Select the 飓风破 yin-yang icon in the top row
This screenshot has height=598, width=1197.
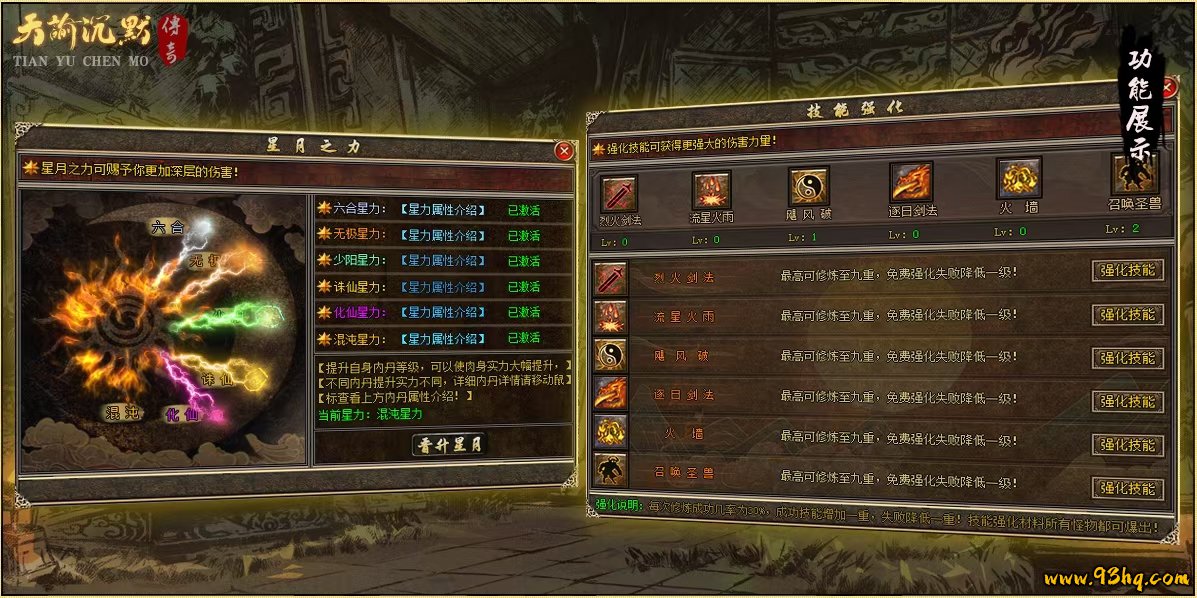point(808,186)
